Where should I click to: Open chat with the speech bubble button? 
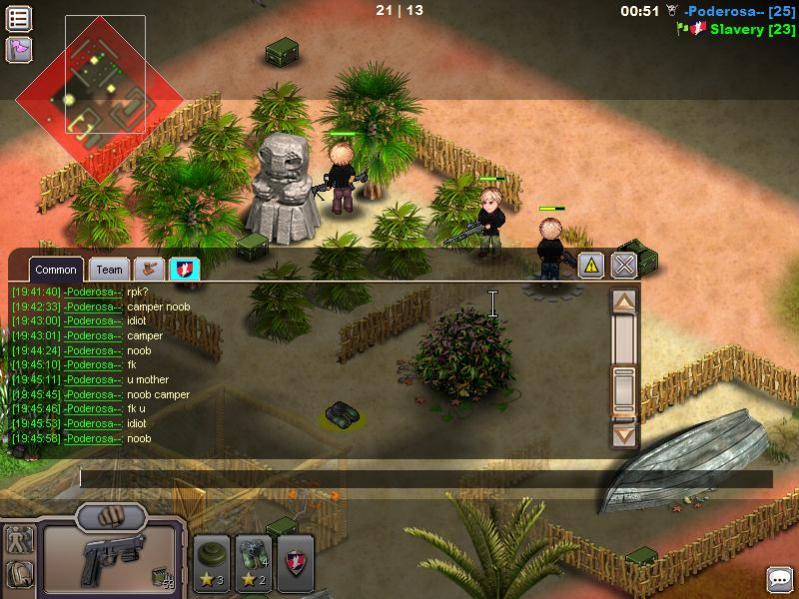coord(779,579)
